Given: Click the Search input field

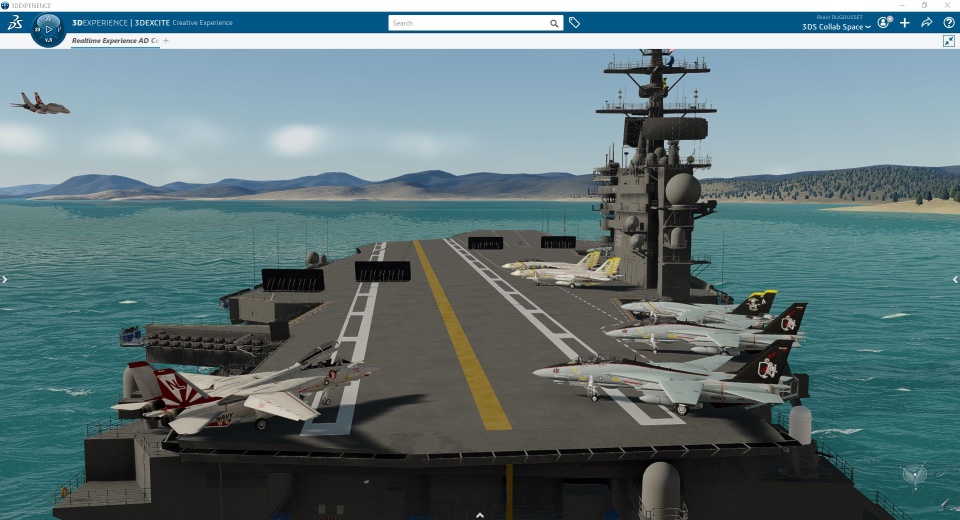Looking at the screenshot, I should pos(468,22).
